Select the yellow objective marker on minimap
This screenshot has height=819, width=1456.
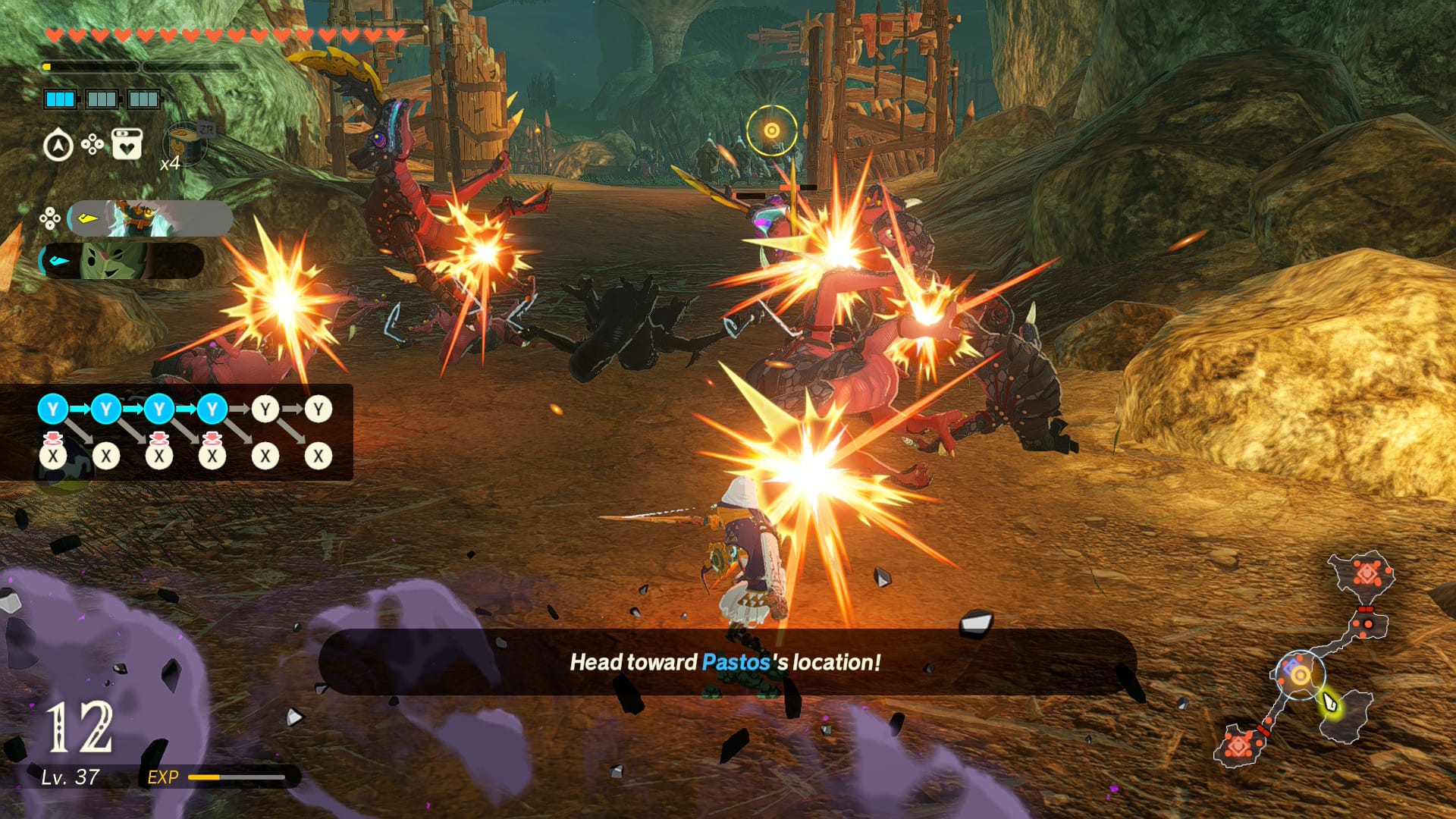pos(1300,675)
